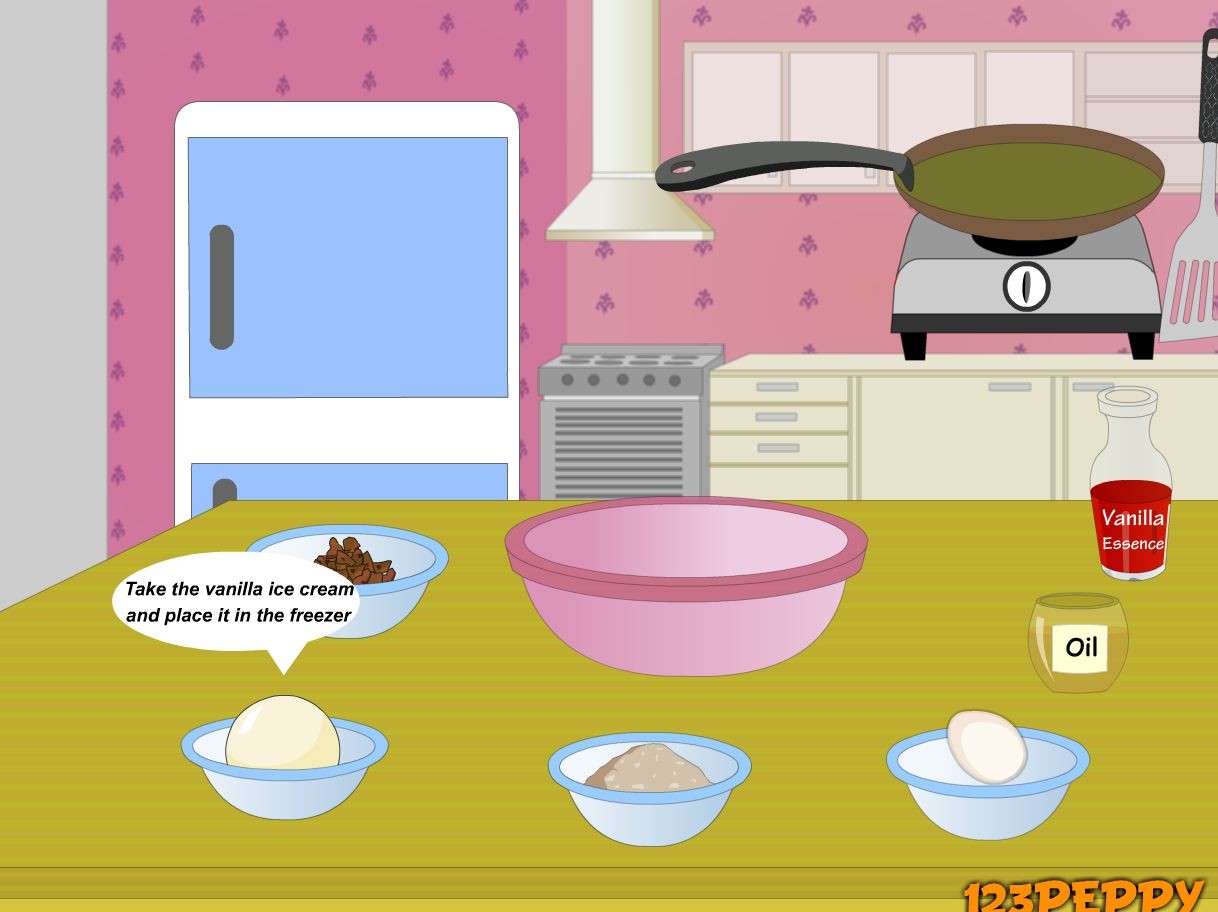Image resolution: width=1218 pixels, height=912 pixels.
Task: Pick up the vanilla ice cream scoop
Action: pyautogui.click(x=282, y=734)
